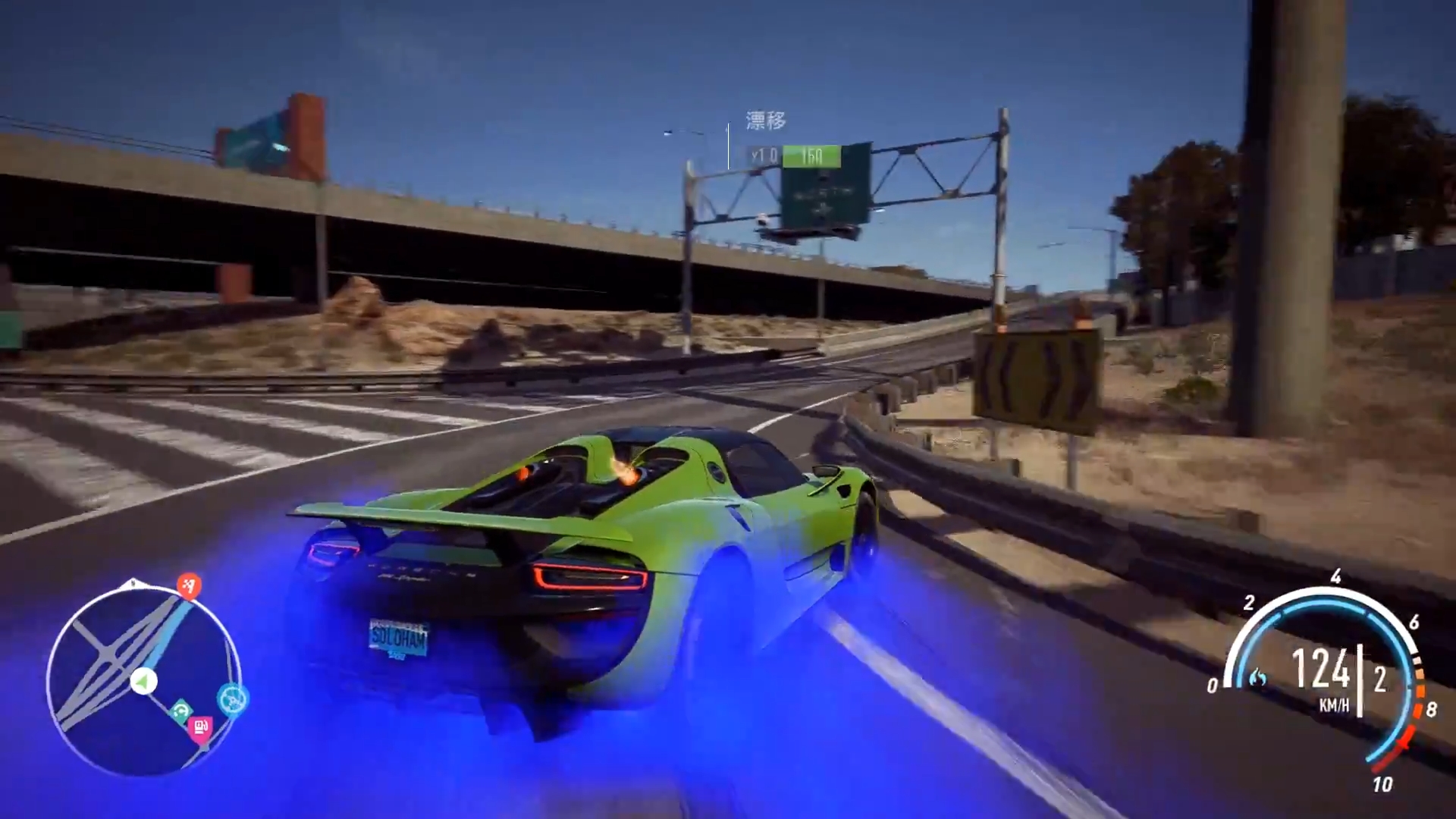Viewport: 1456px width, 819px height.
Task: Click the player arrow on the minimap
Action: click(143, 682)
